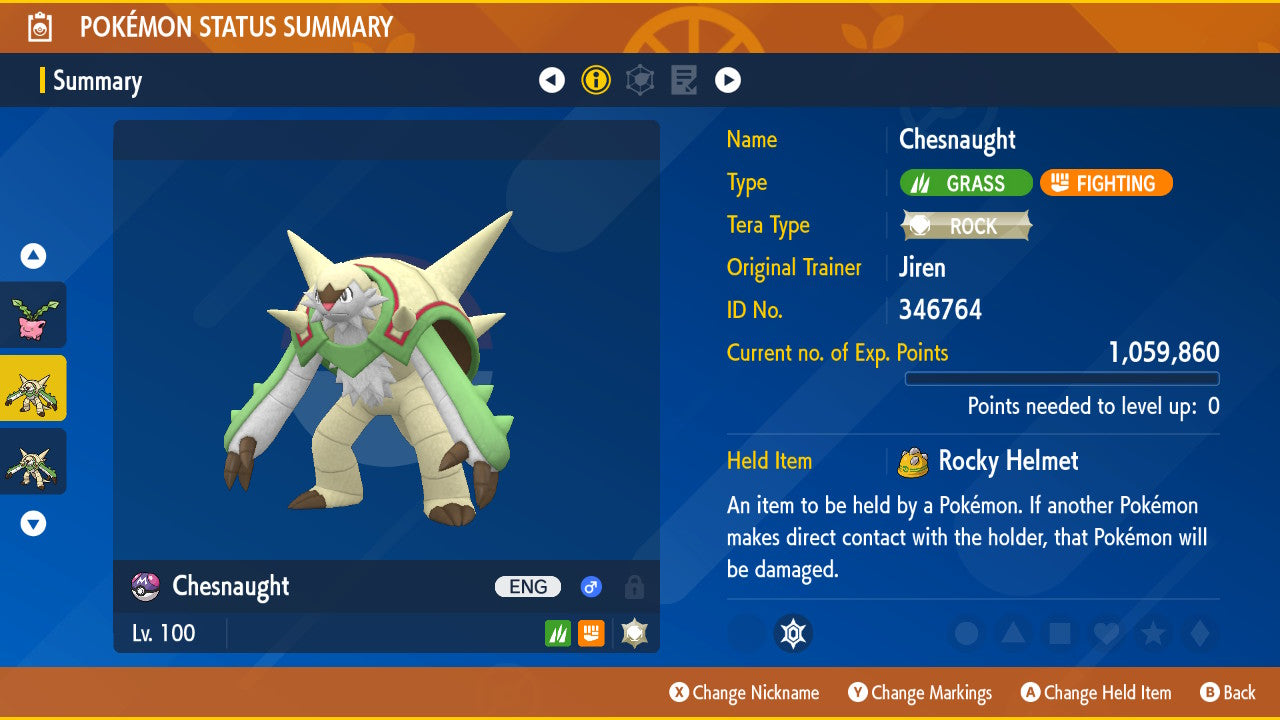Image resolution: width=1280 pixels, height=720 pixels.
Task: Click the Rocky Helmet held item
Action: [990, 461]
